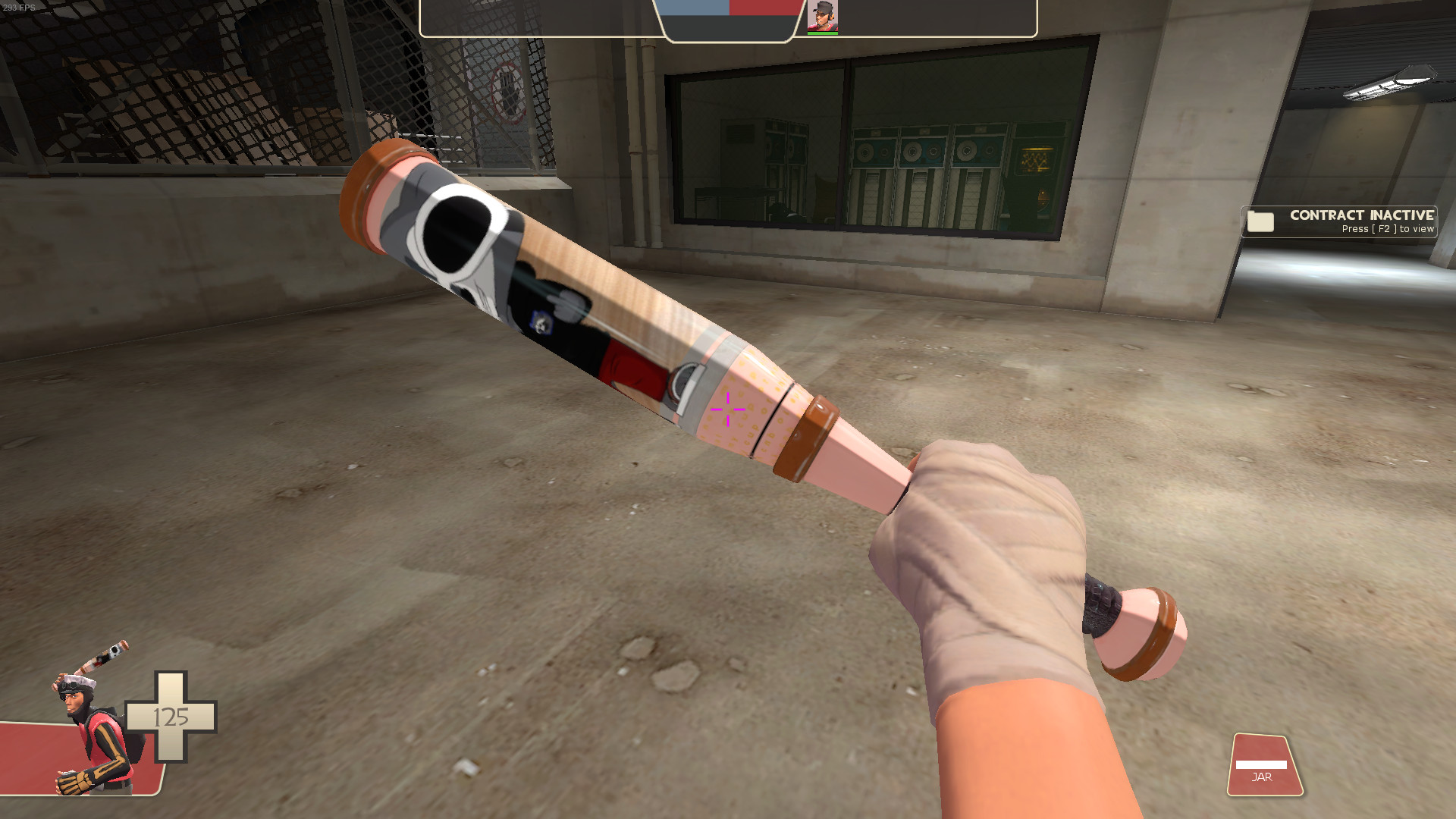Click the purple crosshair at screen center
Image resolution: width=1456 pixels, height=819 pixels.
click(726, 408)
